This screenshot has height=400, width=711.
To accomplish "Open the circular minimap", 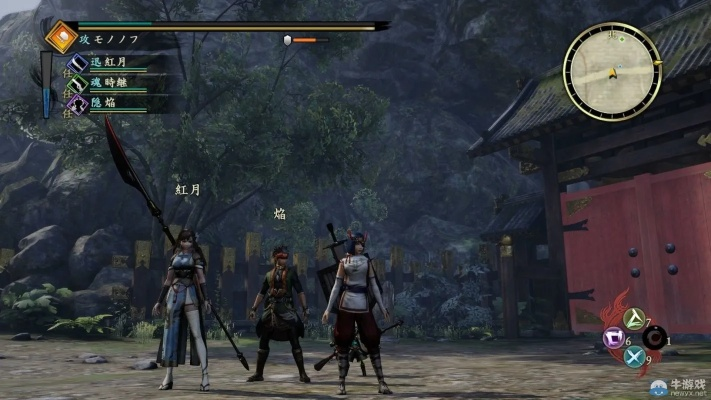I will pos(611,70).
